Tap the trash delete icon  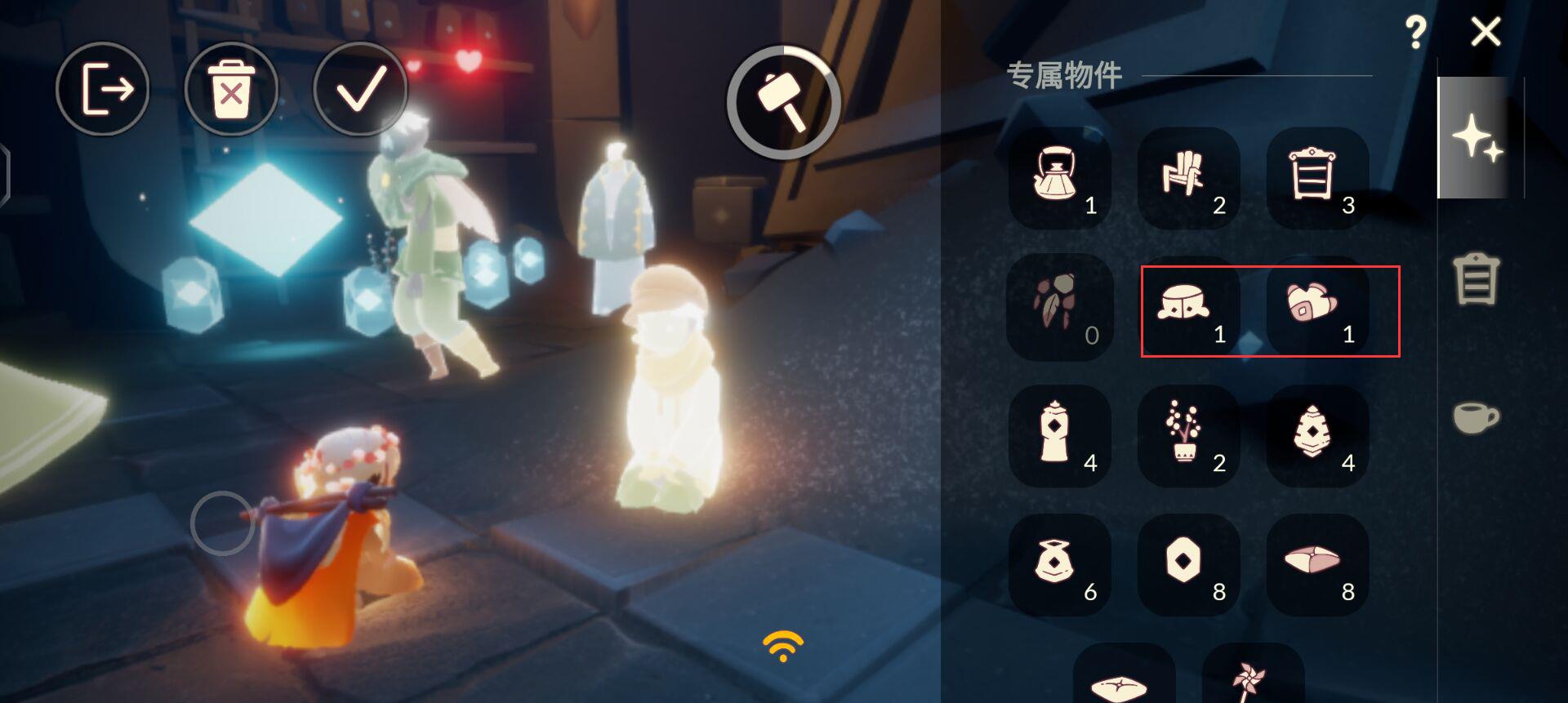(x=231, y=90)
